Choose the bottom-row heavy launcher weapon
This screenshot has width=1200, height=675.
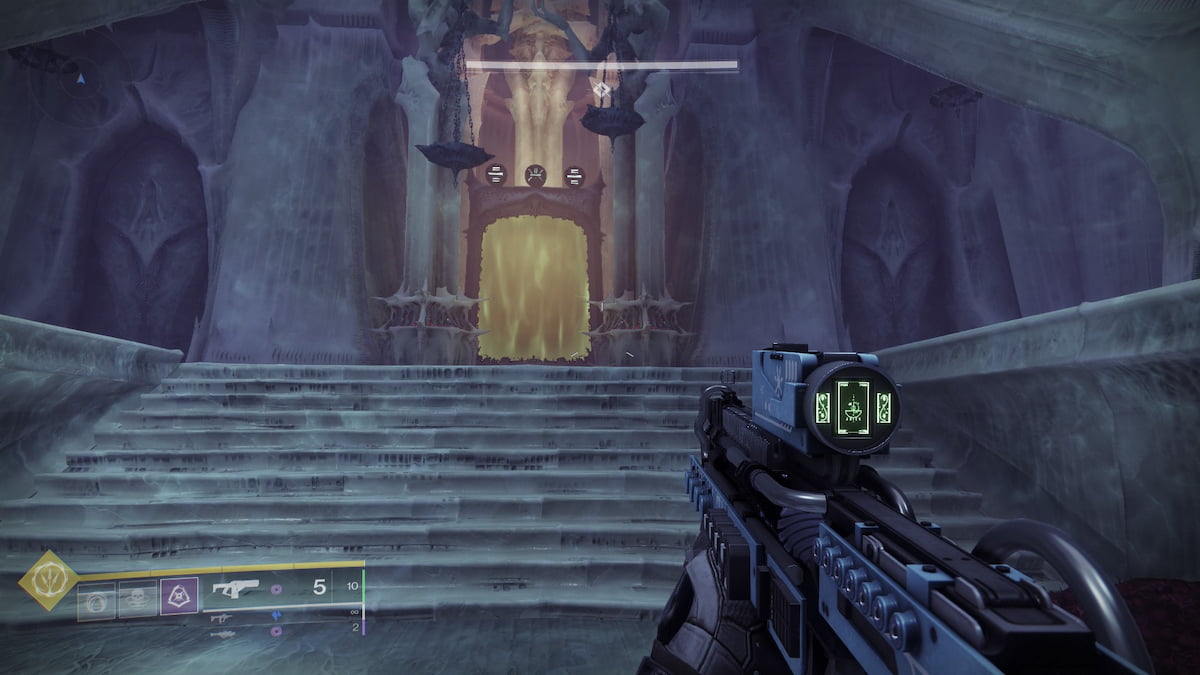[224, 633]
